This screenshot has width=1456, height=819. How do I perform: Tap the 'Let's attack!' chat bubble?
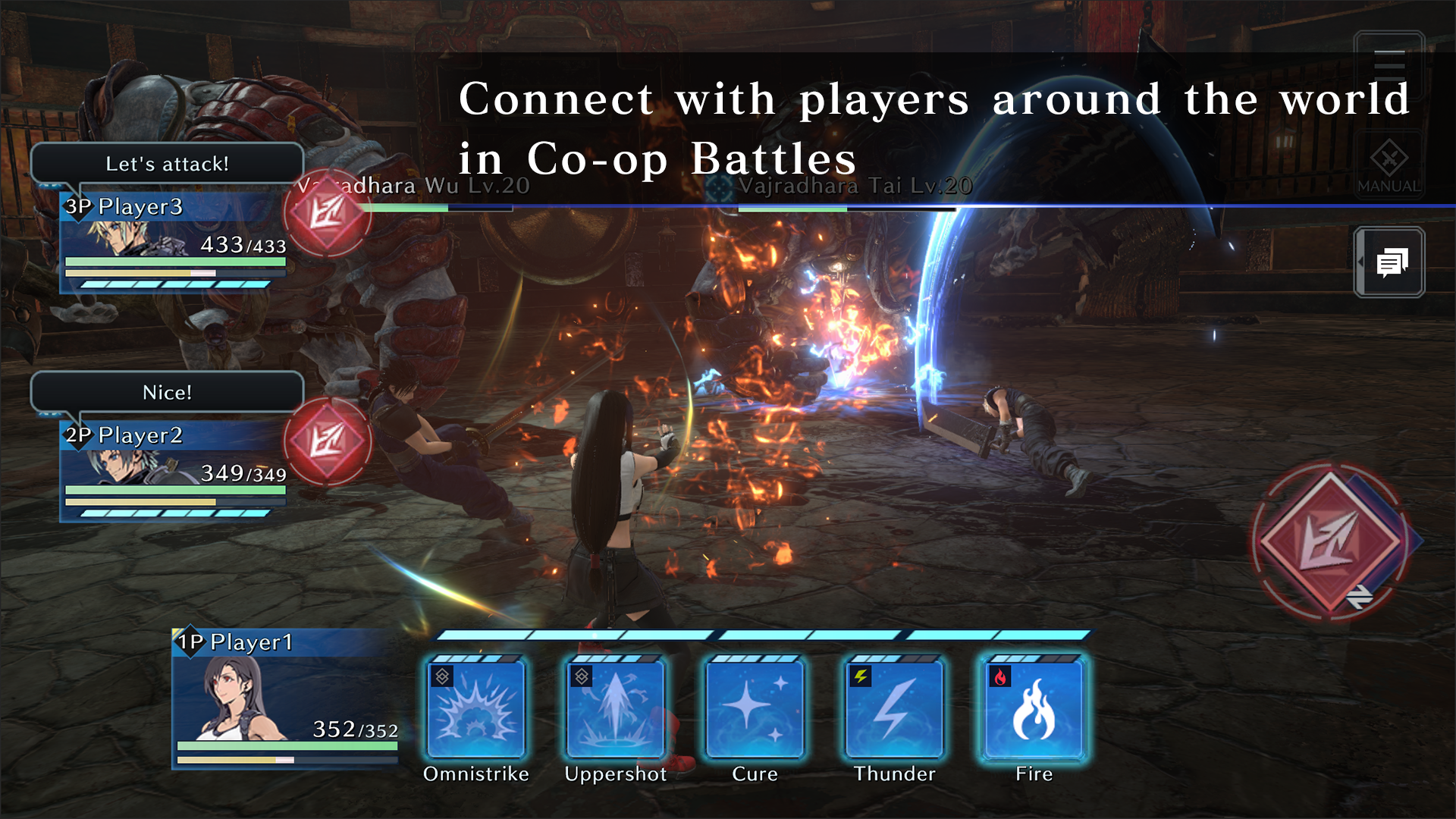point(167,162)
